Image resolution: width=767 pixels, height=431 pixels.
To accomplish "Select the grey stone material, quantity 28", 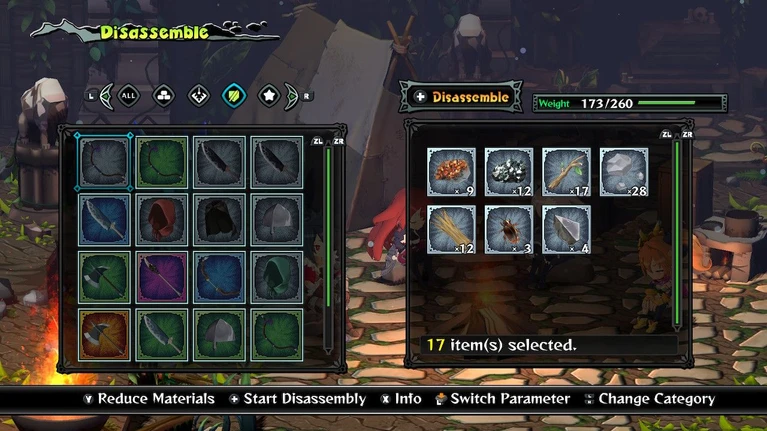I will [x=624, y=171].
